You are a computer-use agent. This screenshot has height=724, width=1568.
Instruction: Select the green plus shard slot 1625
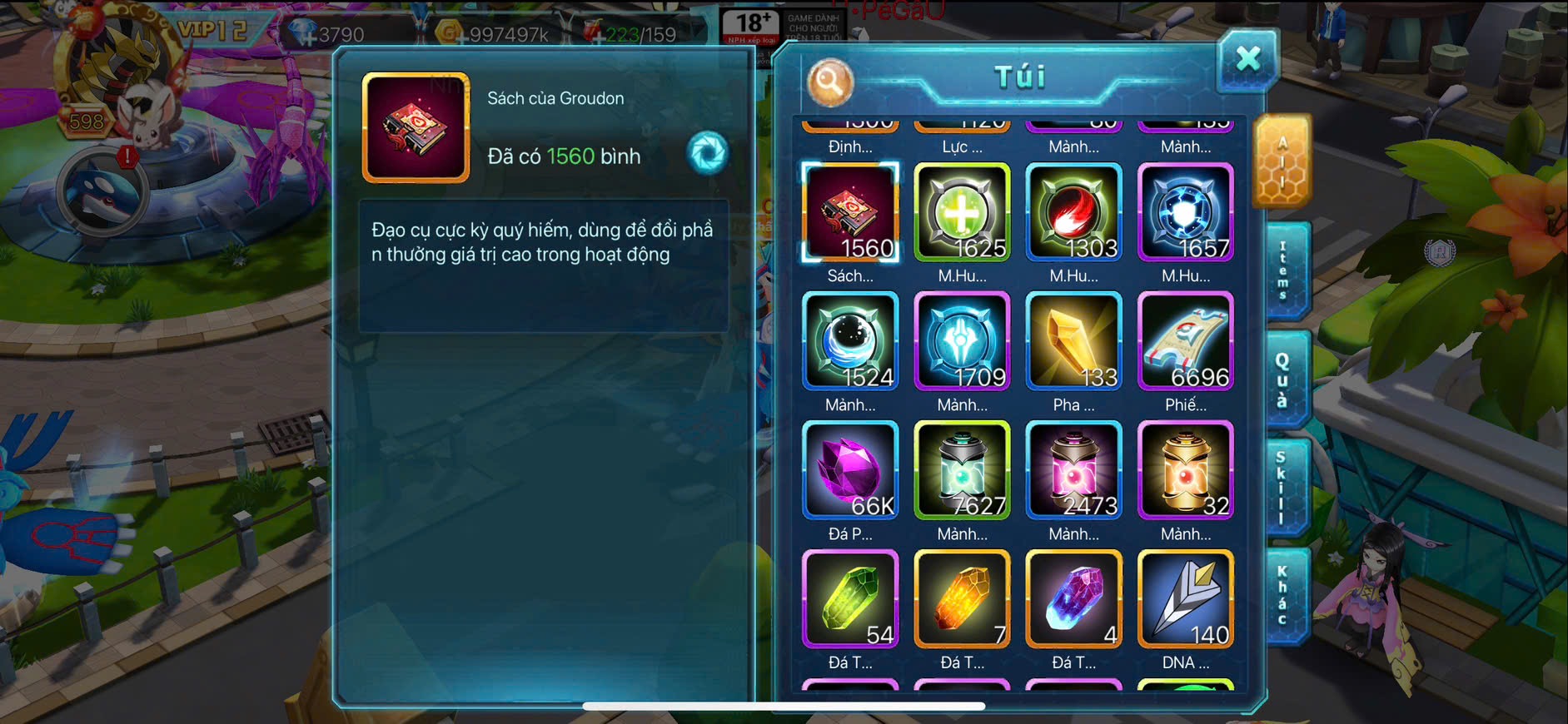[x=962, y=213]
